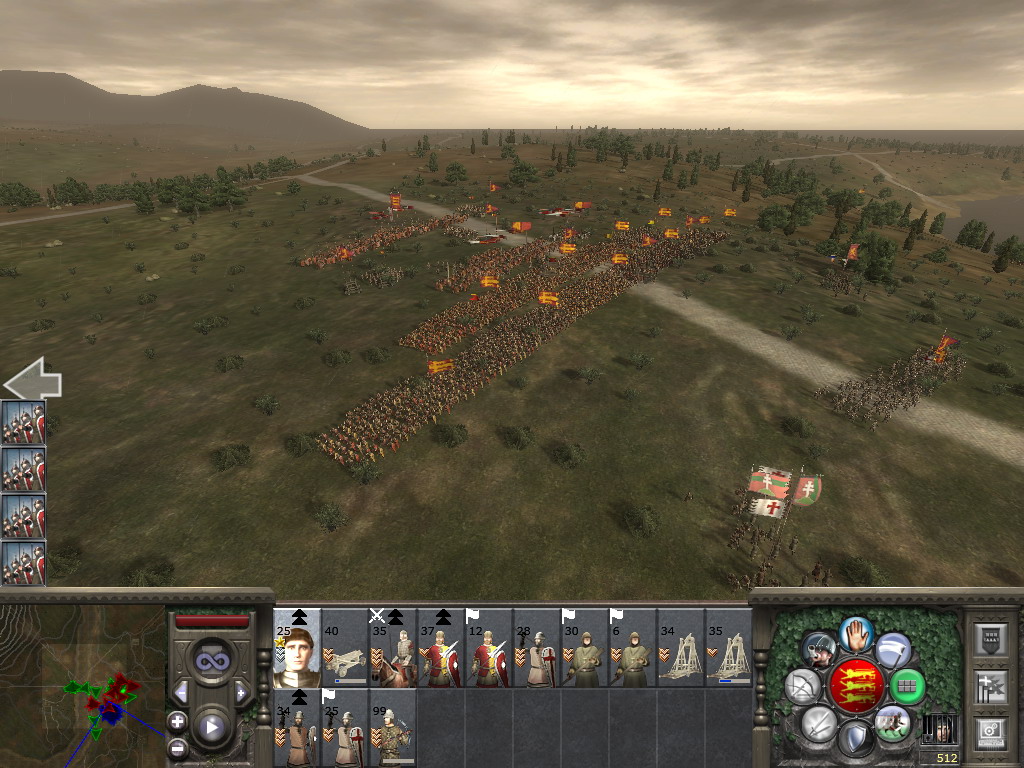This screenshot has height=768, width=1024.
Task: Select the trebuchet card showing 34 men
Action: point(681,648)
